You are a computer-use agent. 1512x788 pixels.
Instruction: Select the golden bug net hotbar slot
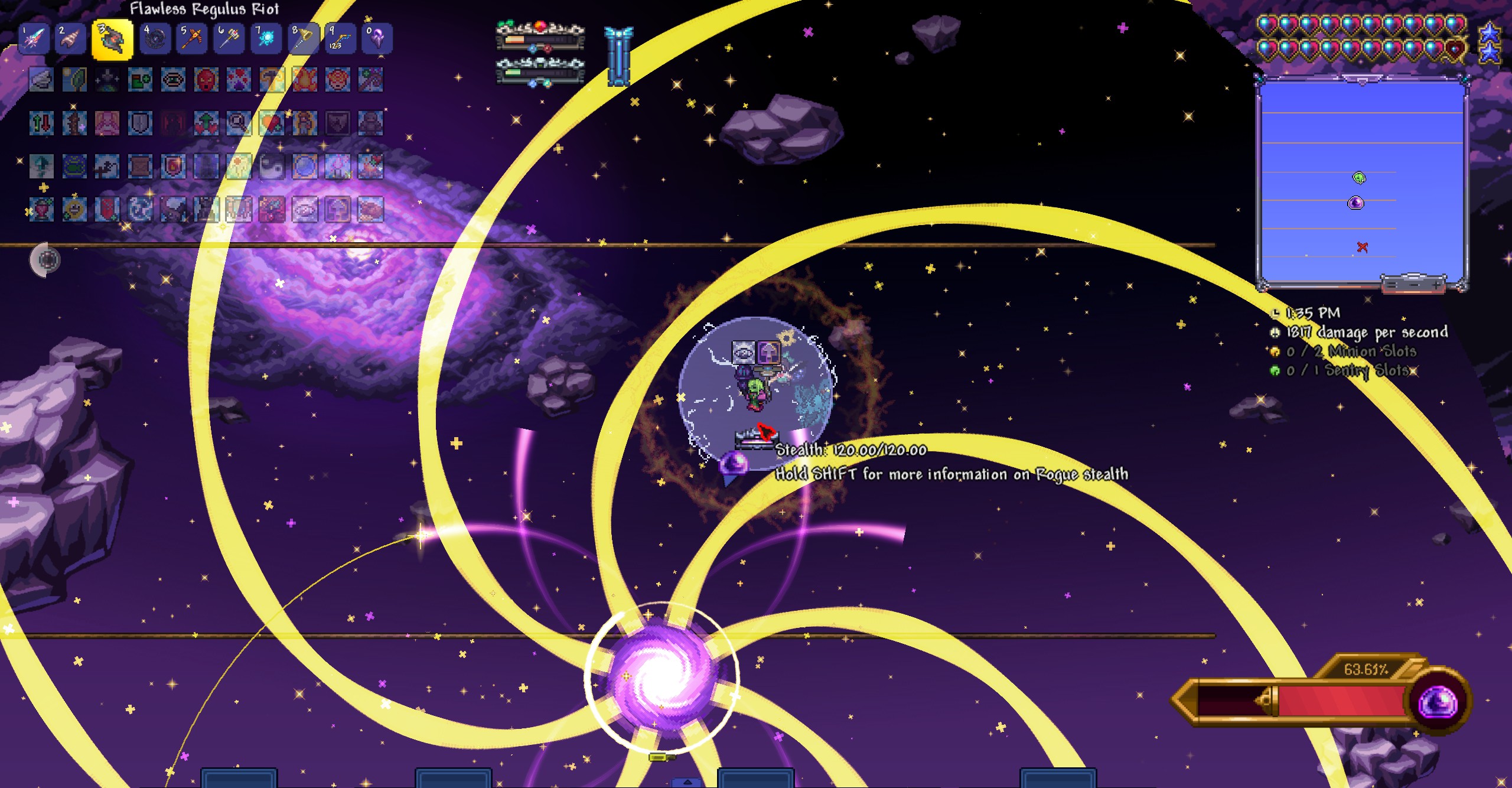(x=303, y=39)
